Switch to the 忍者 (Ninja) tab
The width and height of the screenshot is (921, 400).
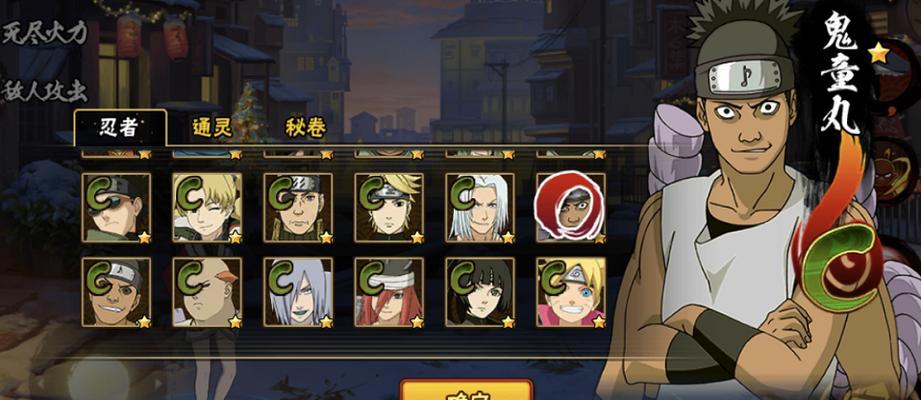click(x=118, y=128)
